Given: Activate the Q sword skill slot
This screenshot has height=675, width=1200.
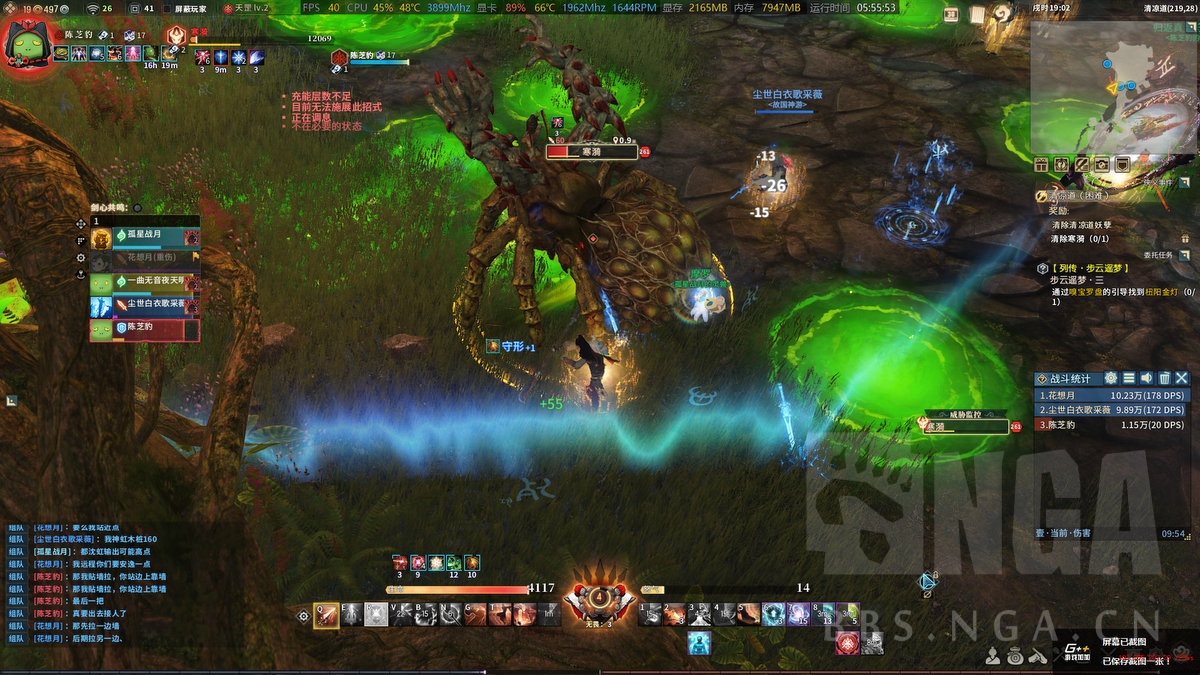Looking at the screenshot, I should 326,615.
